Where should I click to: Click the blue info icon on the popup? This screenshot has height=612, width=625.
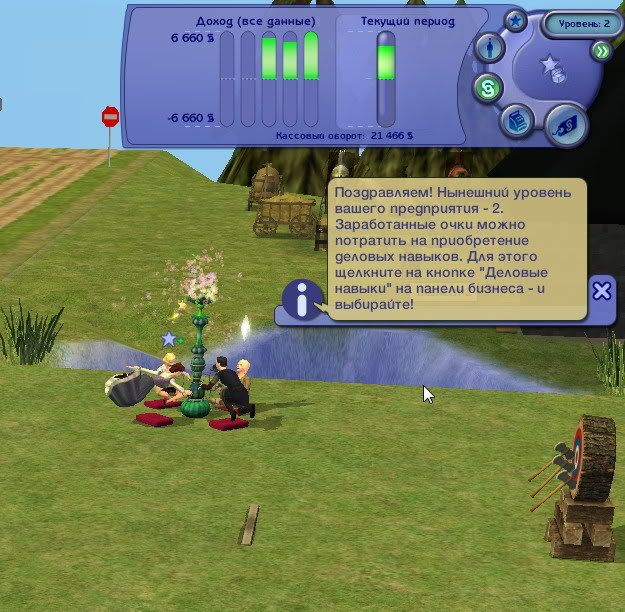coord(302,299)
